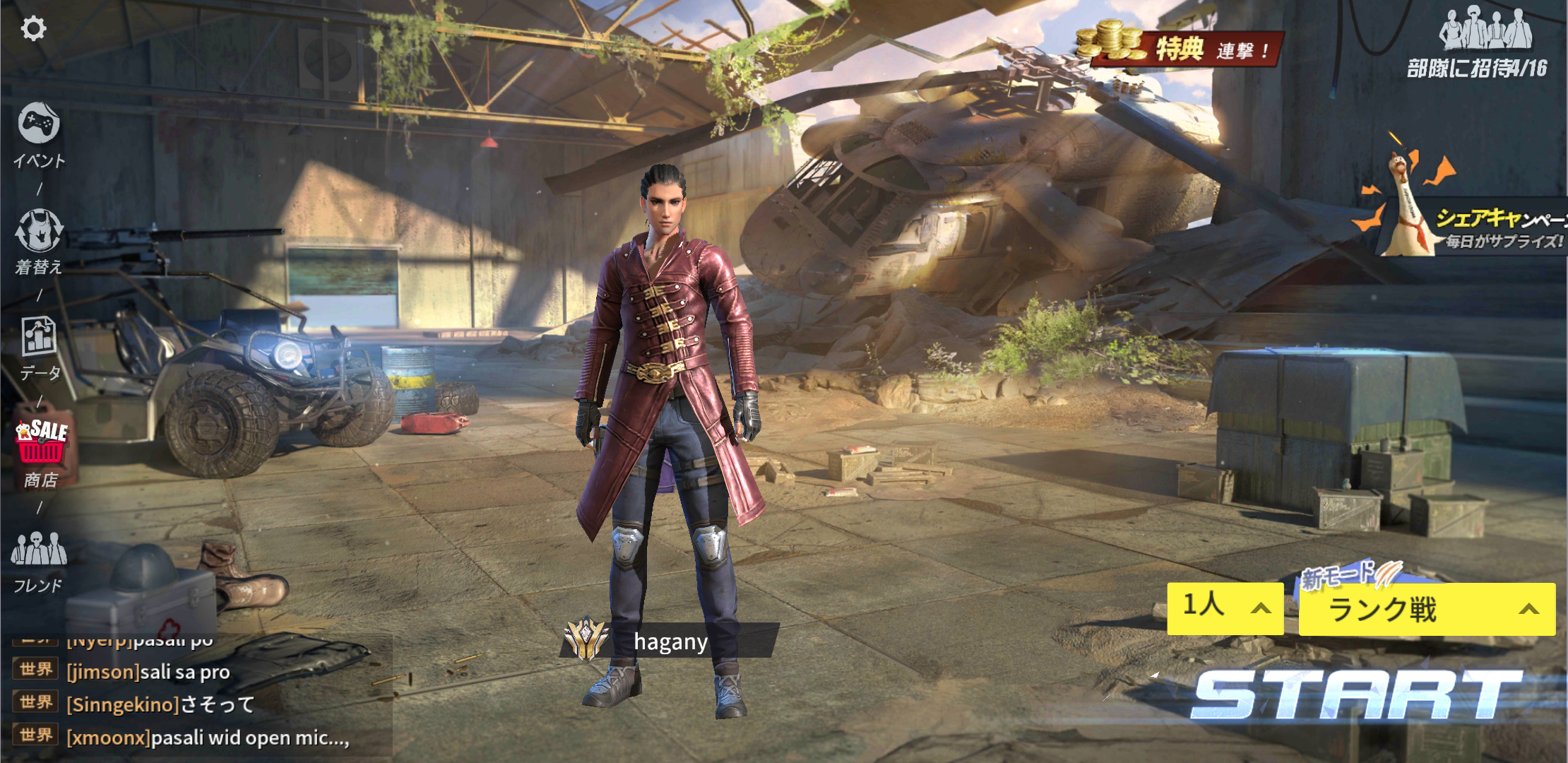Open the イベント events menu
The width and height of the screenshot is (1568, 763).
pos(39,135)
